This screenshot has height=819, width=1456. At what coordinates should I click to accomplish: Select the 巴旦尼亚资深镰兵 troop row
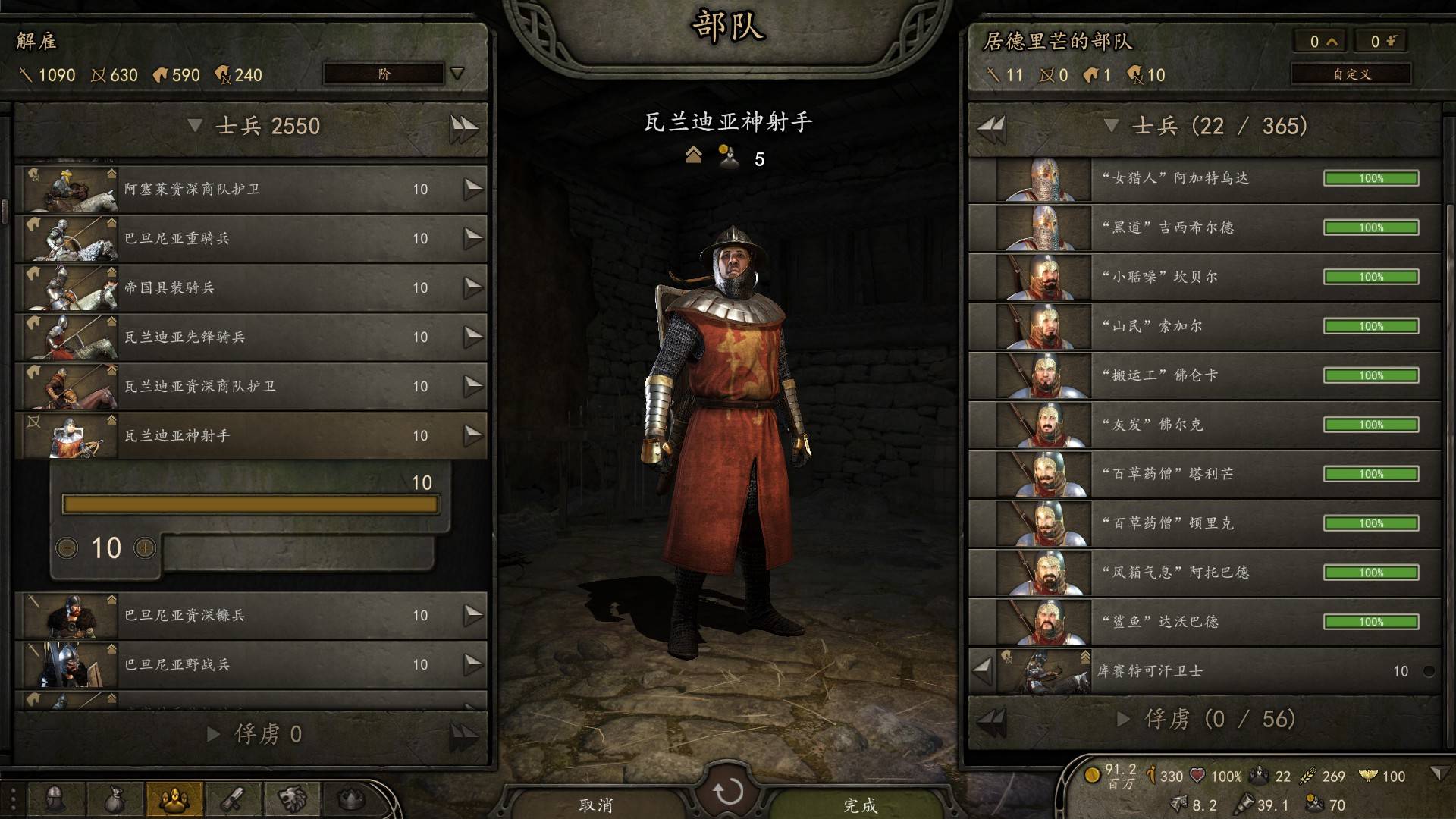[x=250, y=615]
